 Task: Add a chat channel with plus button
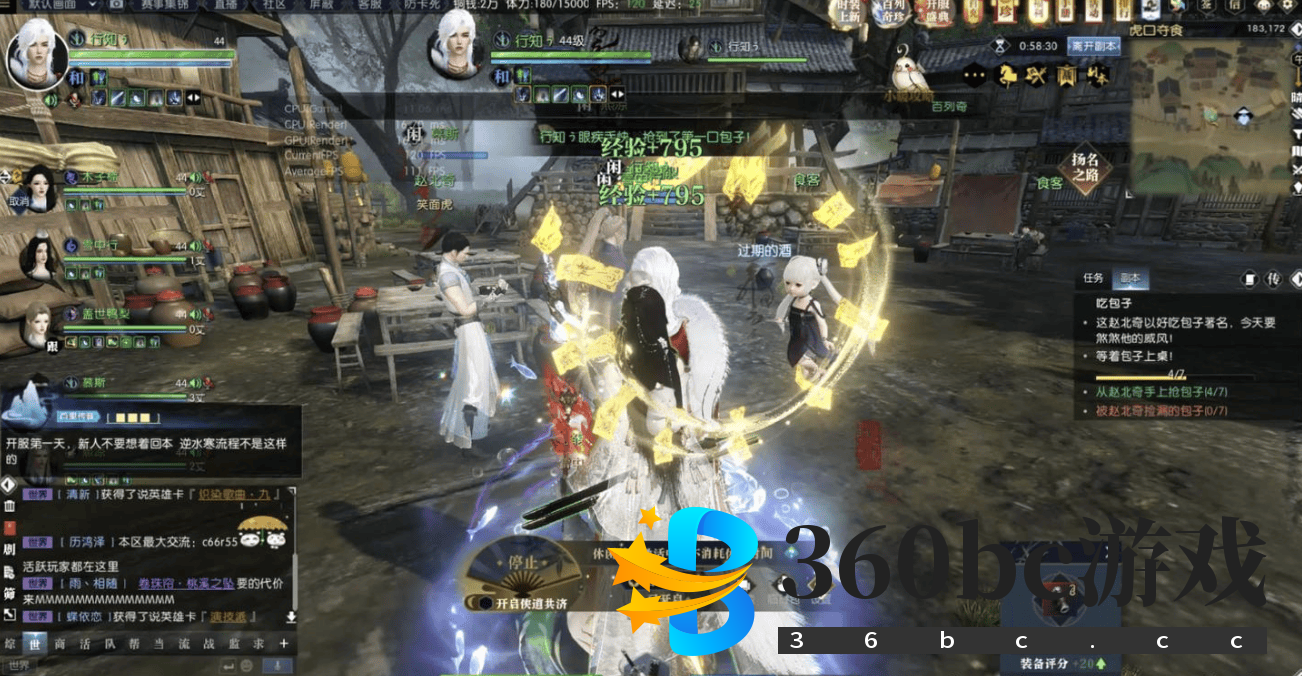click(x=284, y=644)
